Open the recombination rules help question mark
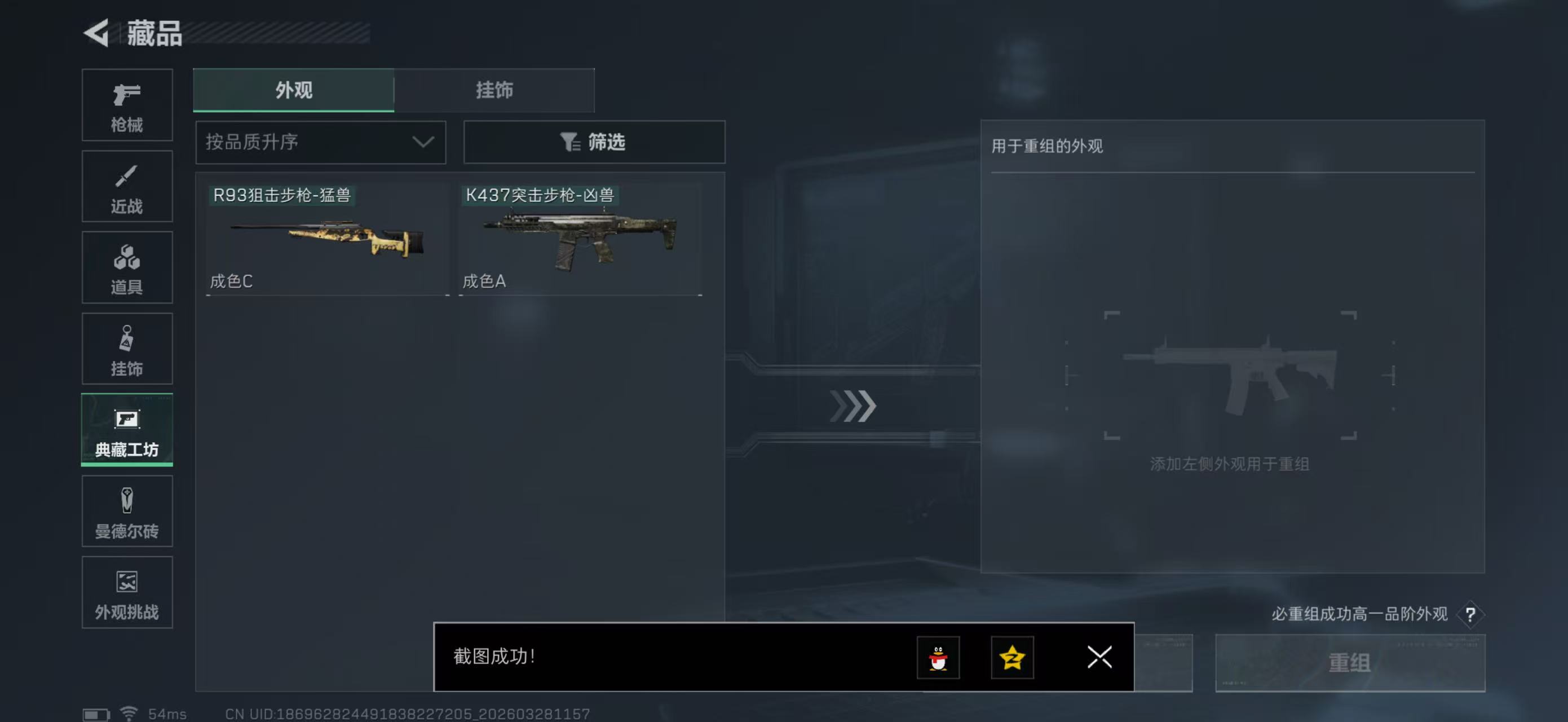 (1472, 614)
